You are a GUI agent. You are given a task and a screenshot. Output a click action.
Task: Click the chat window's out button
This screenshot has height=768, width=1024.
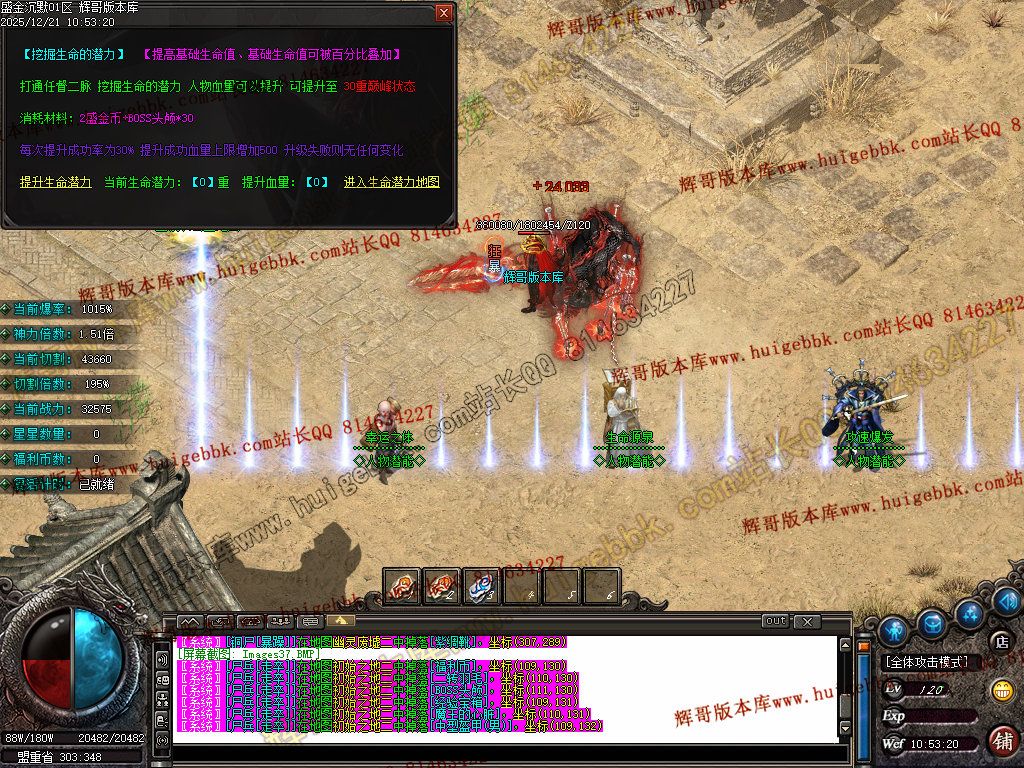775,621
